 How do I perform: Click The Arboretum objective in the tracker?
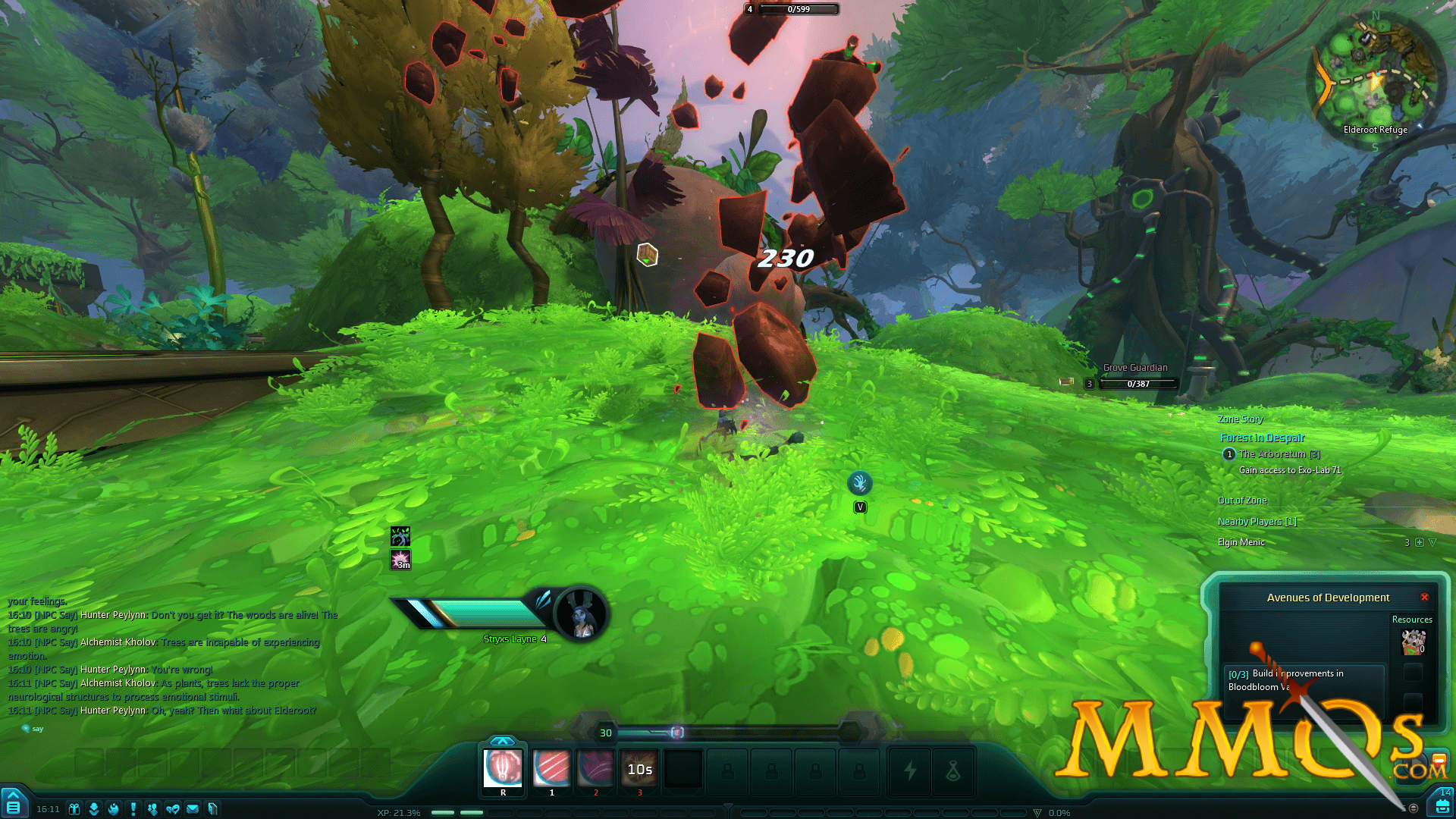coord(1279,454)
